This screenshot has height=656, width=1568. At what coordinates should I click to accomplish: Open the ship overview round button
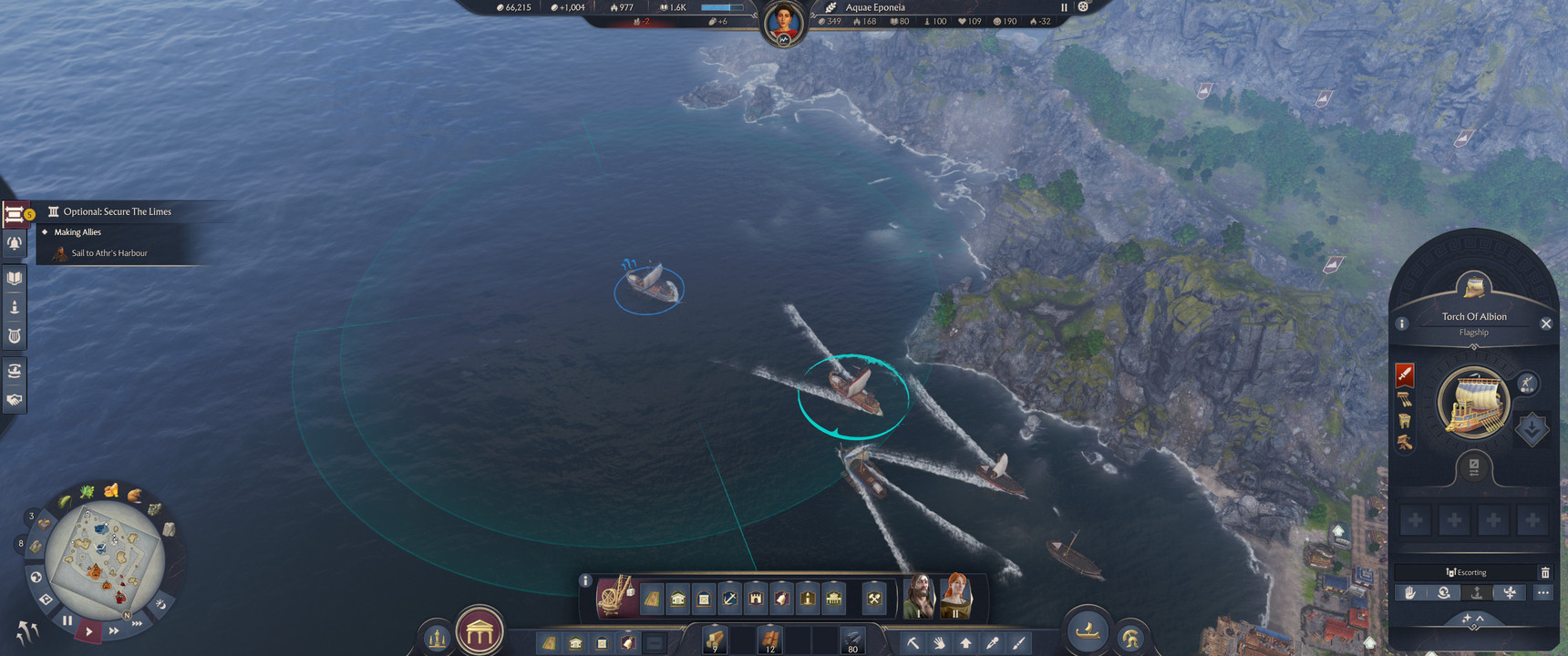click(x=1087, y=630)
